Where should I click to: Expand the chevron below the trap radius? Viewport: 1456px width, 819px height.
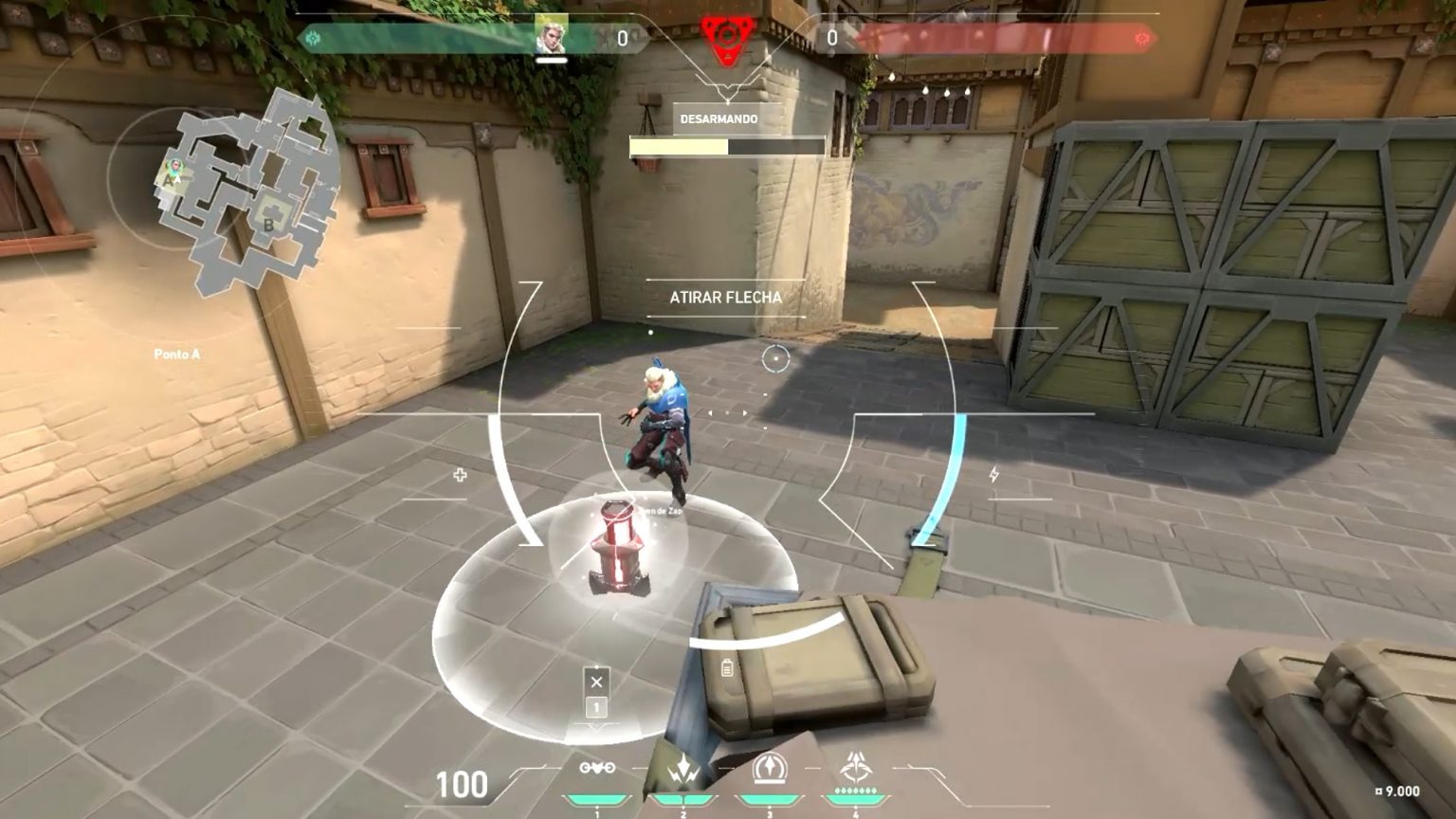tap(595, 731)
